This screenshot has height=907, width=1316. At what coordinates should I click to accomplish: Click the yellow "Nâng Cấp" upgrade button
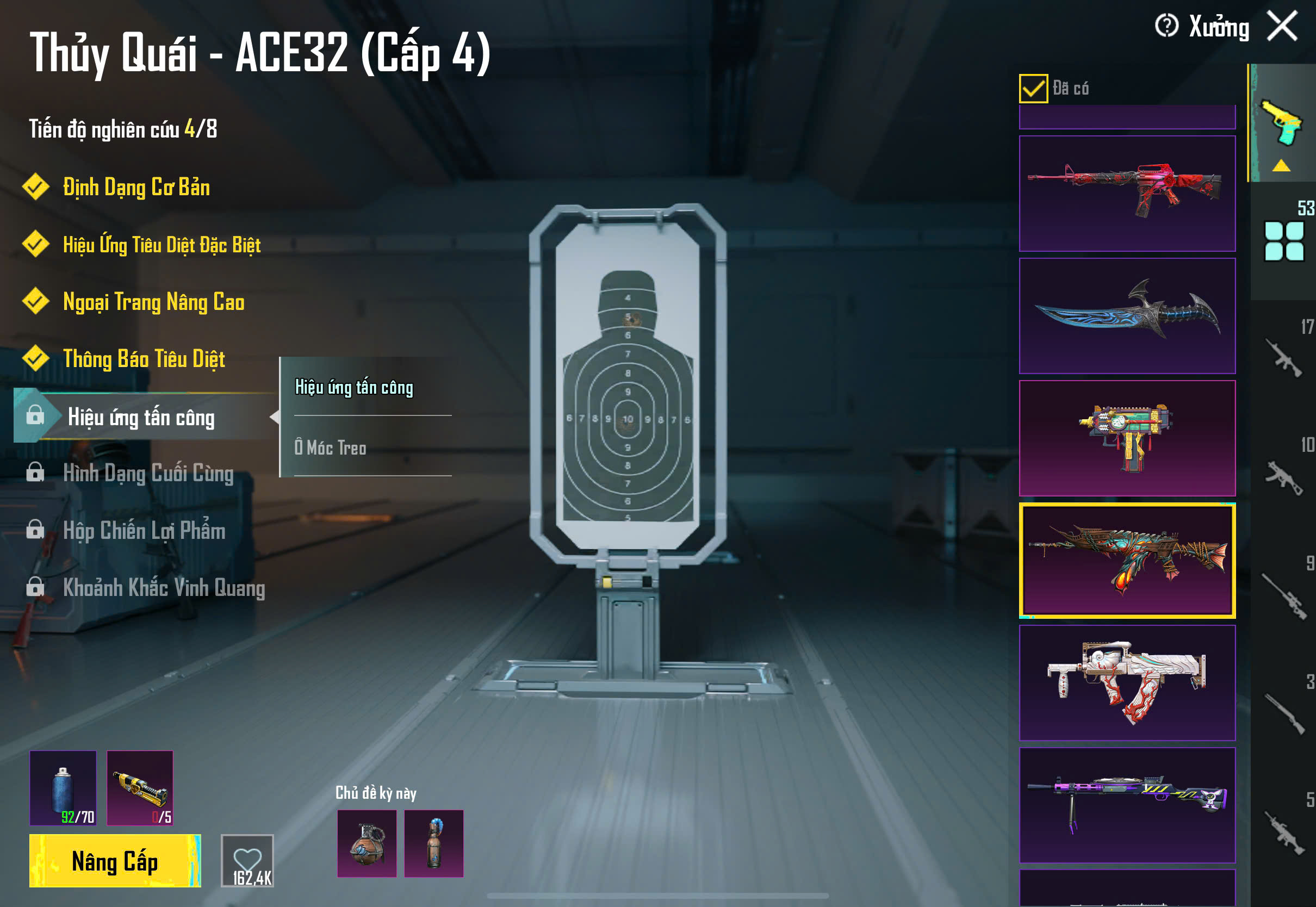[x=115, y=861]
